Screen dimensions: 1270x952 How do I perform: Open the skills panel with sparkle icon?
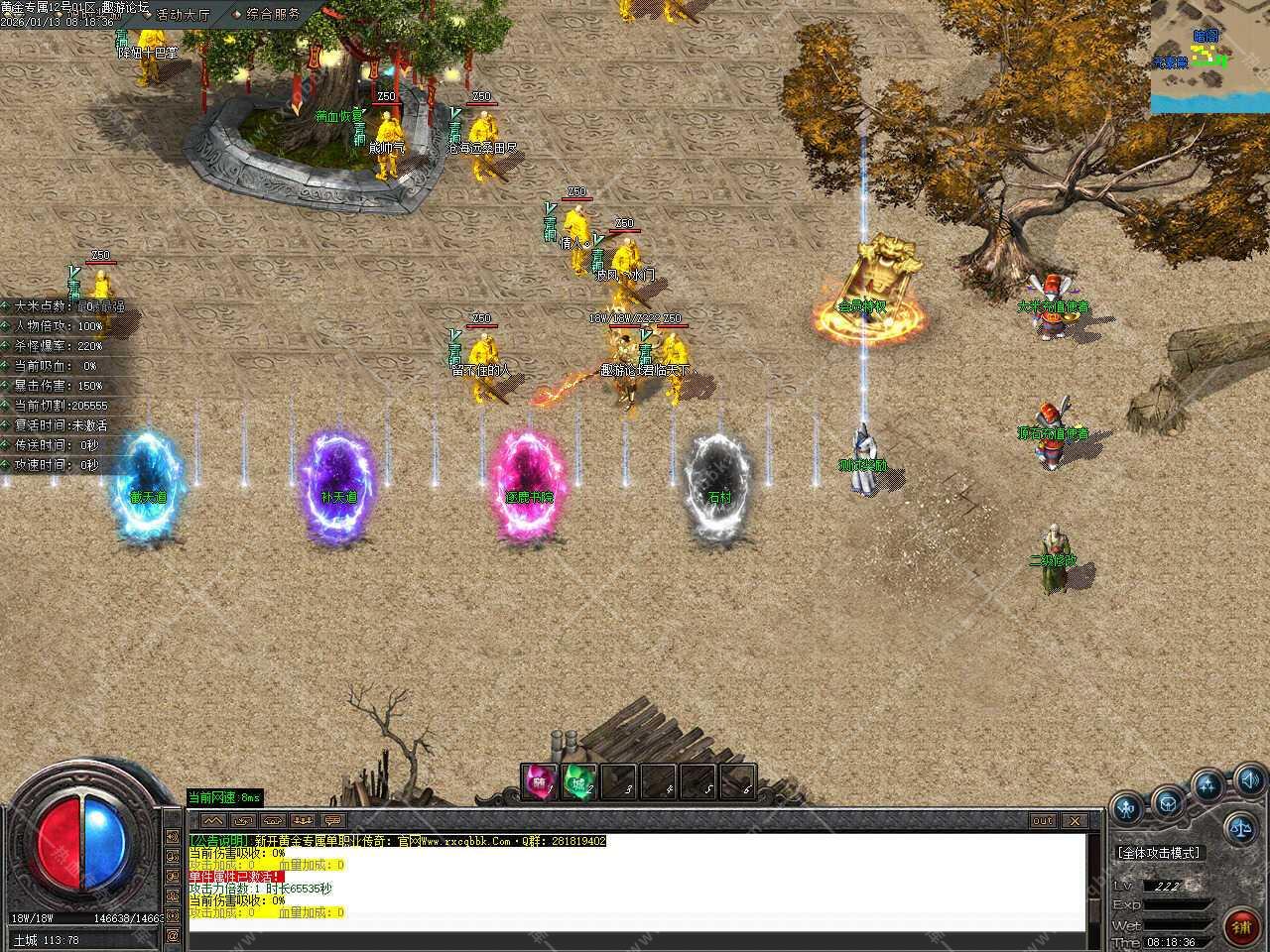(1207, 785)
